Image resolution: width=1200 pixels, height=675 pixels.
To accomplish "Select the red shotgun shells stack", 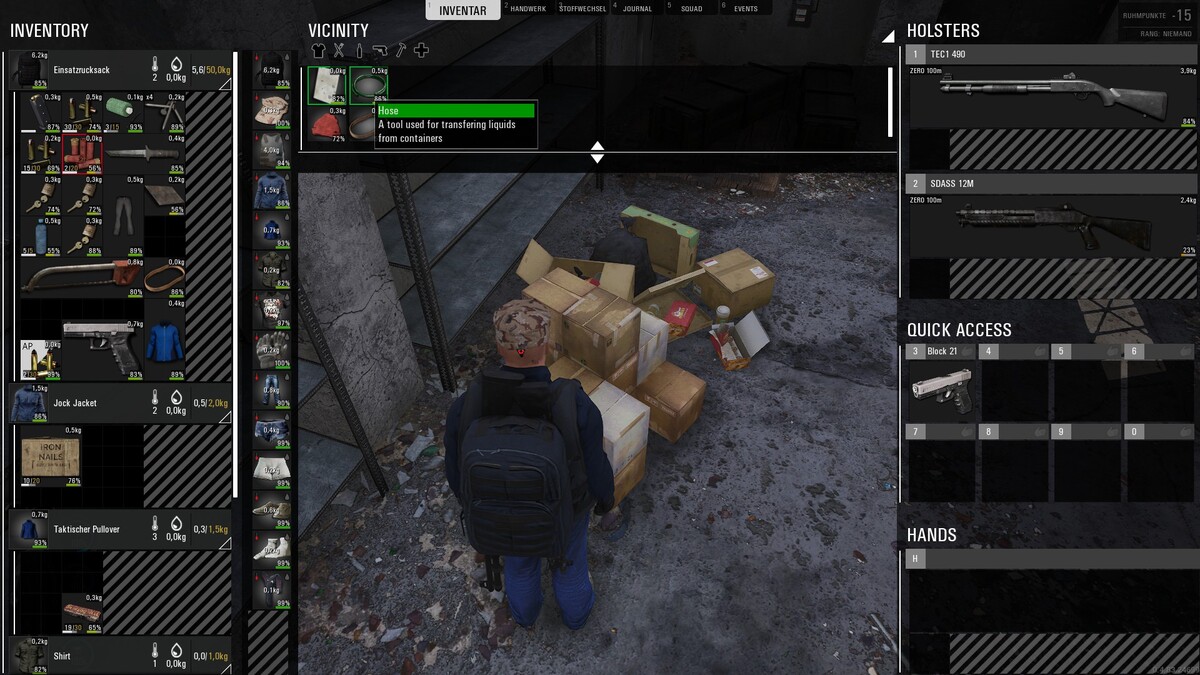I will click(x=82, y=154).
